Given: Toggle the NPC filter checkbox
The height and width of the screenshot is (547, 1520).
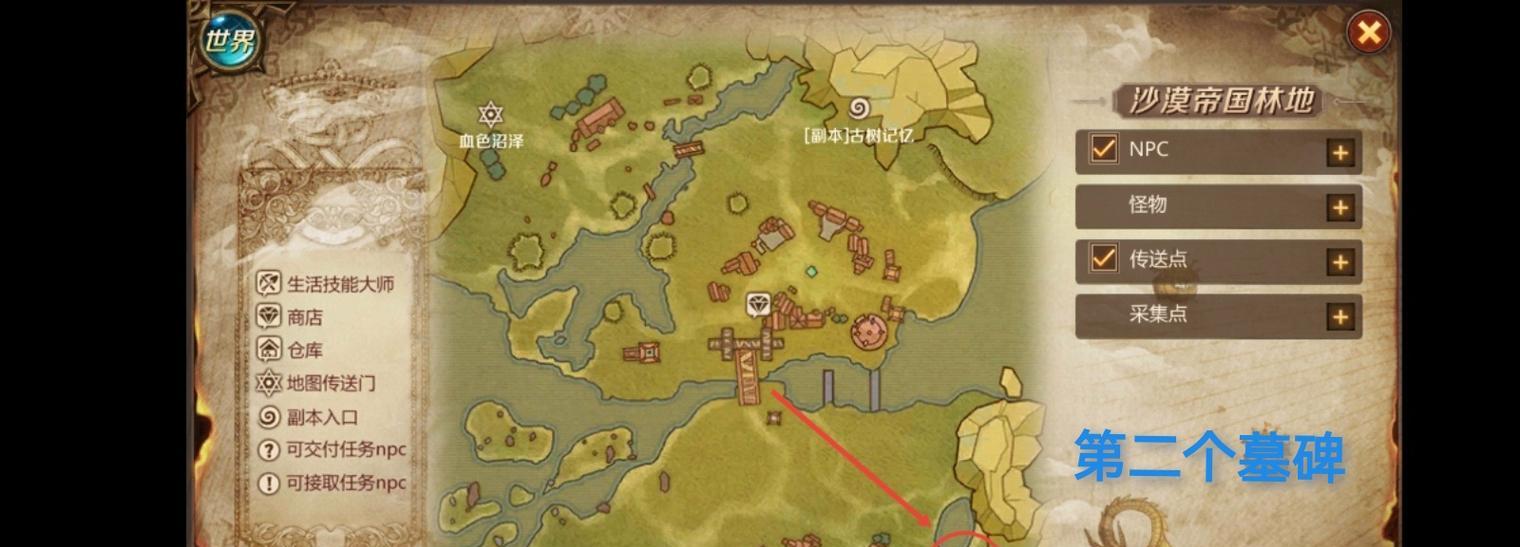Looking at the screenshot, I should click(x=1104, y=150).
